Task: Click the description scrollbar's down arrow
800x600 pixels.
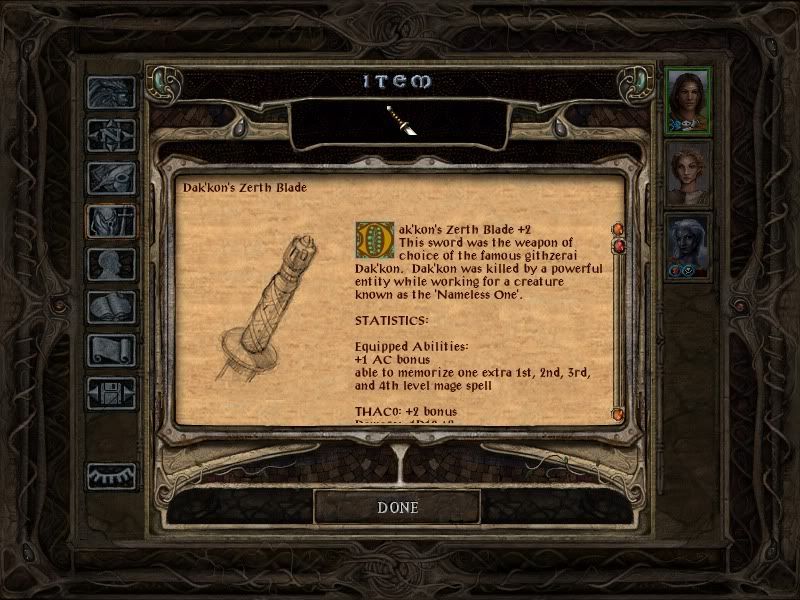Action: pos(618,413)
